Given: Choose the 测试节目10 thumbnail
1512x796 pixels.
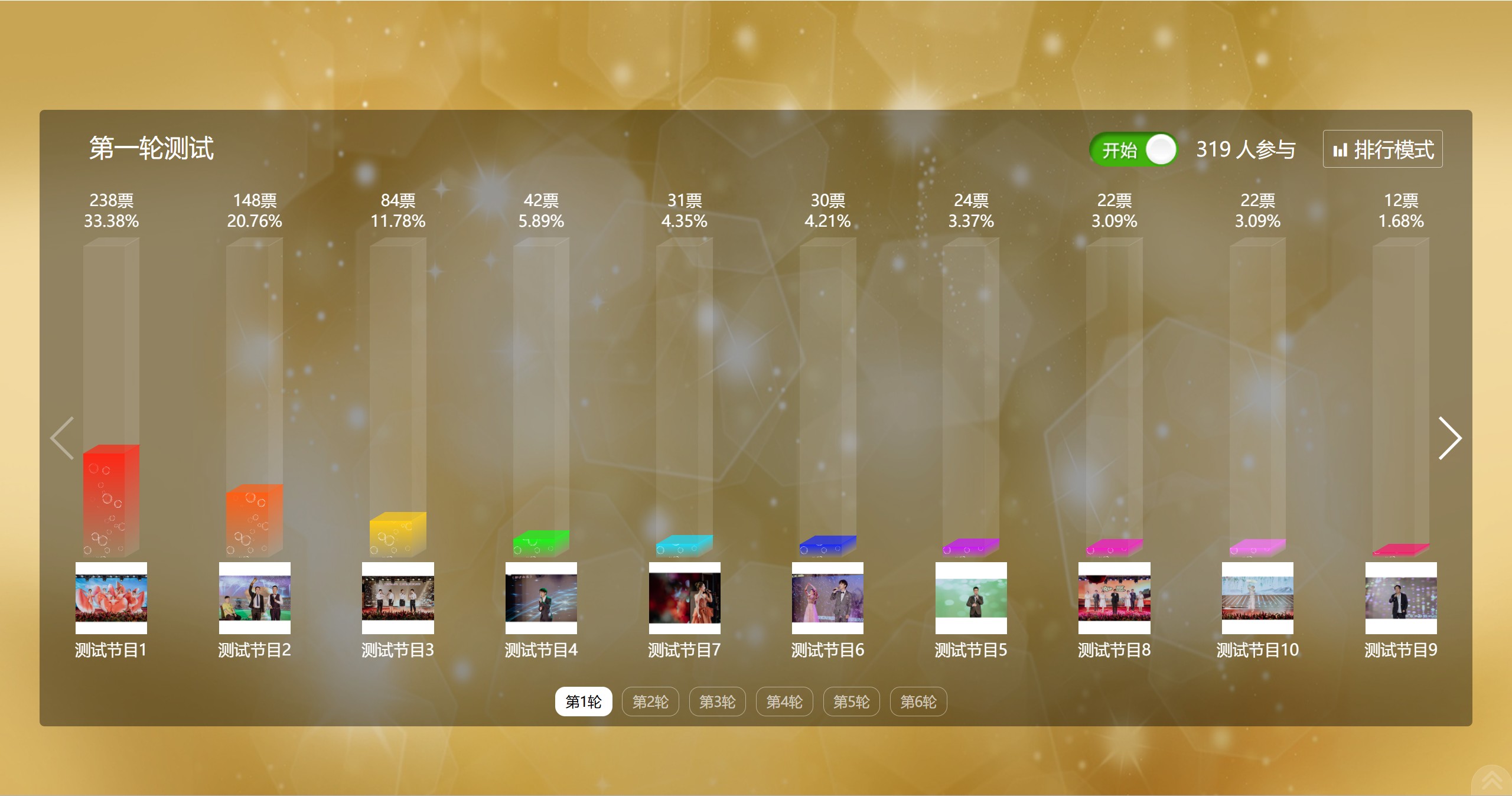Looking at the screenshot, I should (x=1257, y=598).
